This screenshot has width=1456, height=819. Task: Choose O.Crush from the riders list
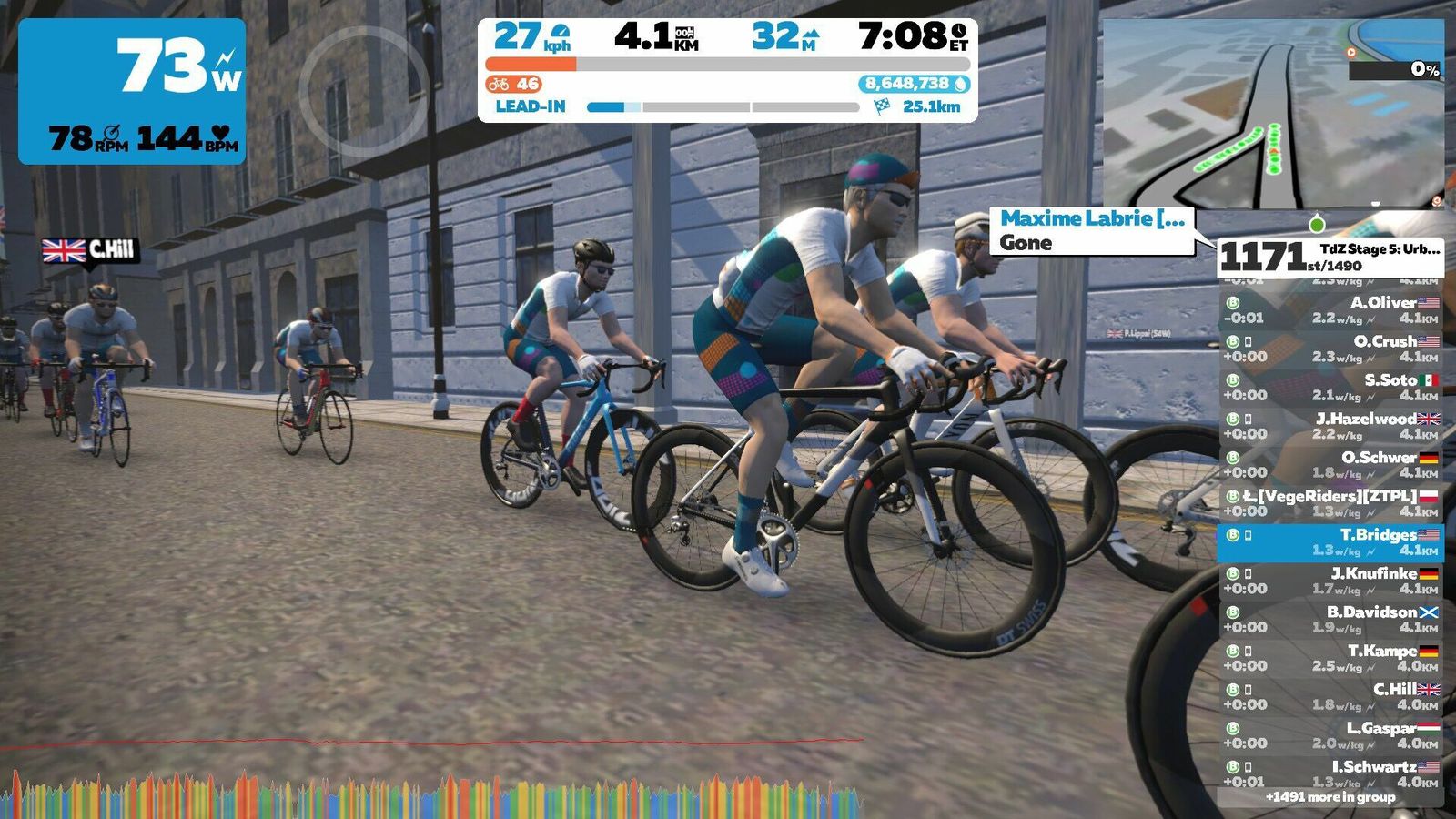(x=1330, y=349)
